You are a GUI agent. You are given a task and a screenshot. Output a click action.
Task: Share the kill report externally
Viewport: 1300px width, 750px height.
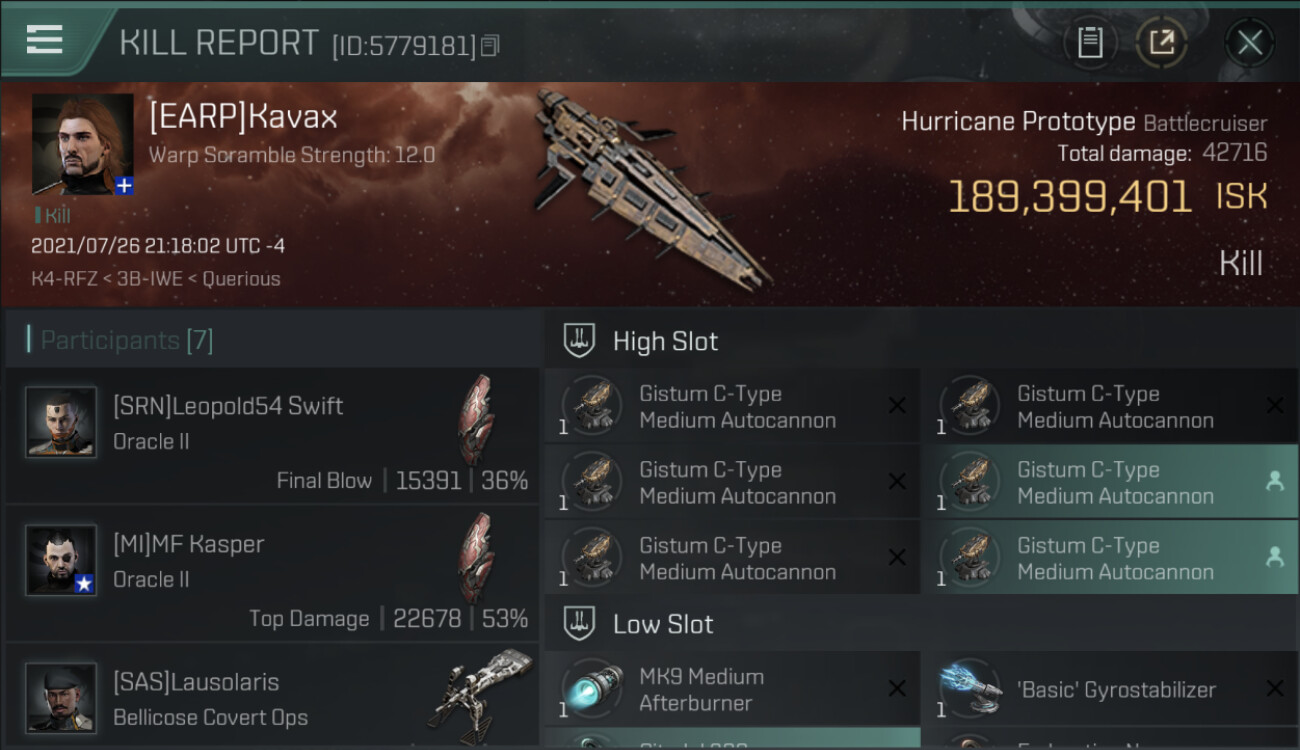pos(1161,42)
